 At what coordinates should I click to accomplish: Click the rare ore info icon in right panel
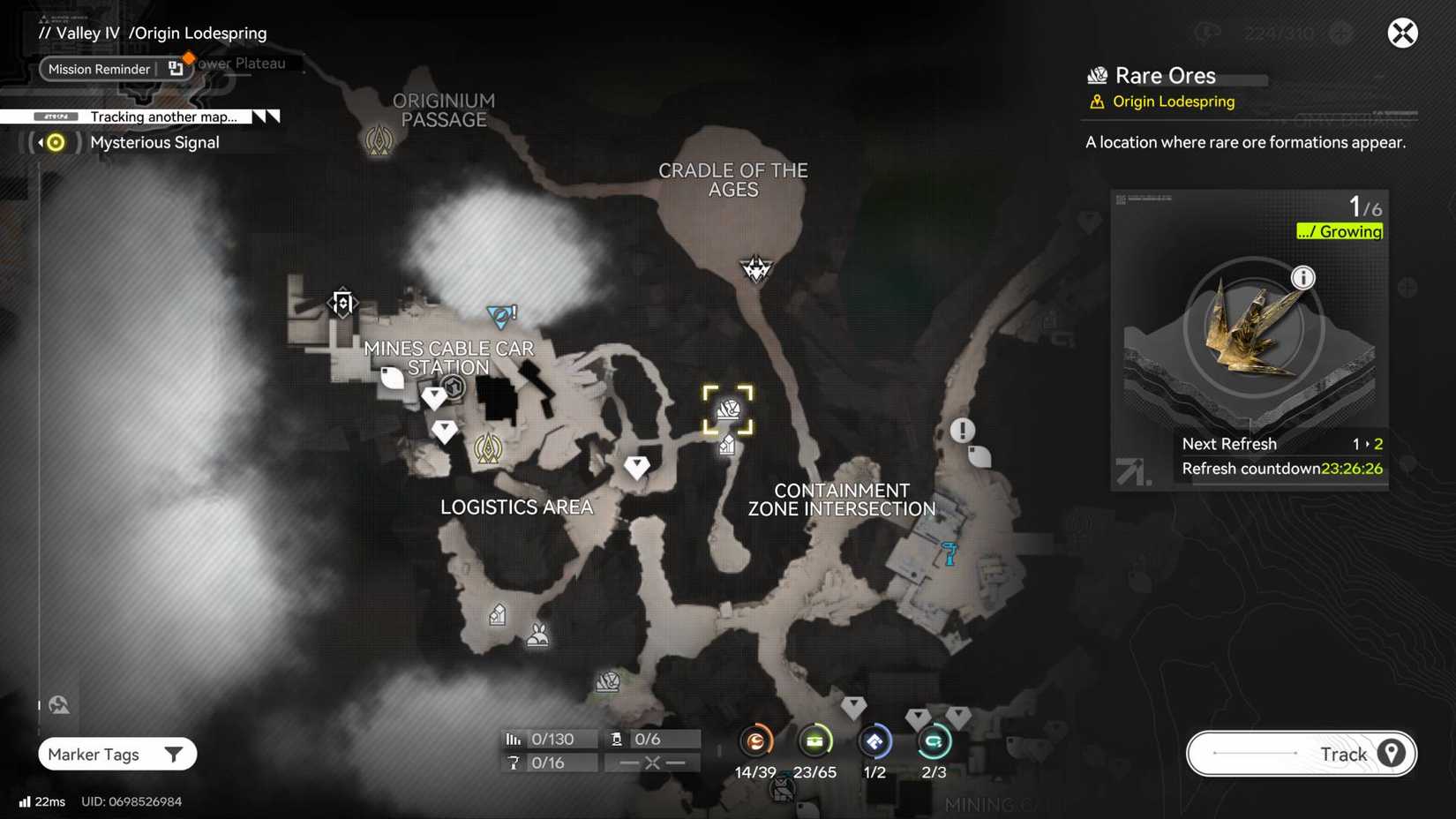(1304, 277)
